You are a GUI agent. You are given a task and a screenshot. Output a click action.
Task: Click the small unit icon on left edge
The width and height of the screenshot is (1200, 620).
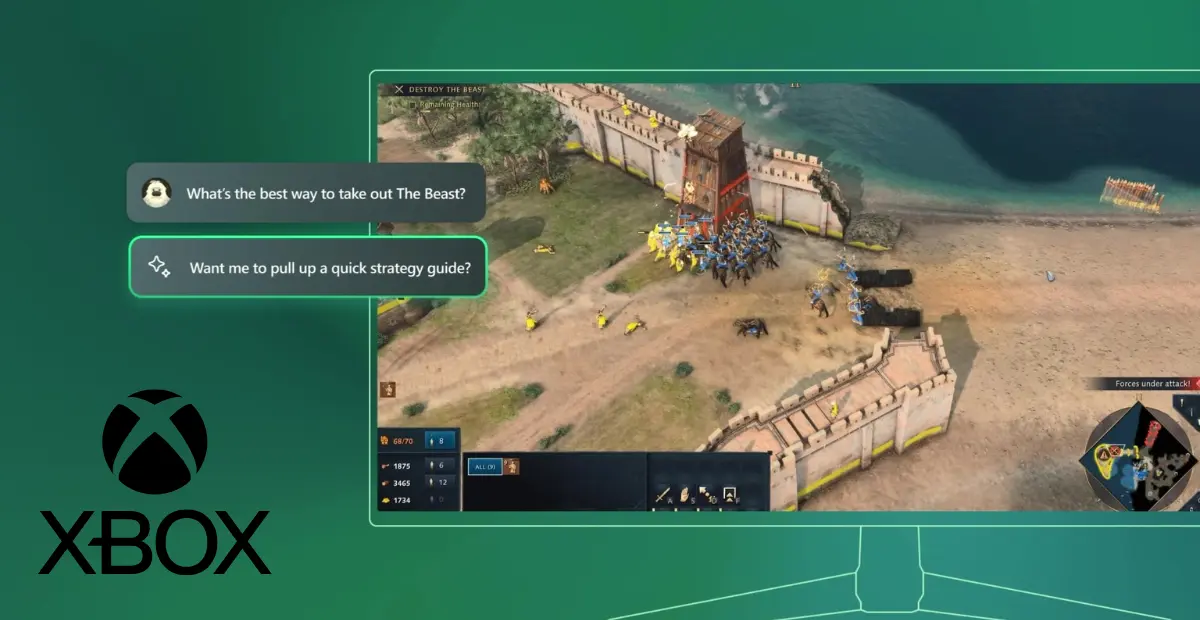click(x=387, y=389)
